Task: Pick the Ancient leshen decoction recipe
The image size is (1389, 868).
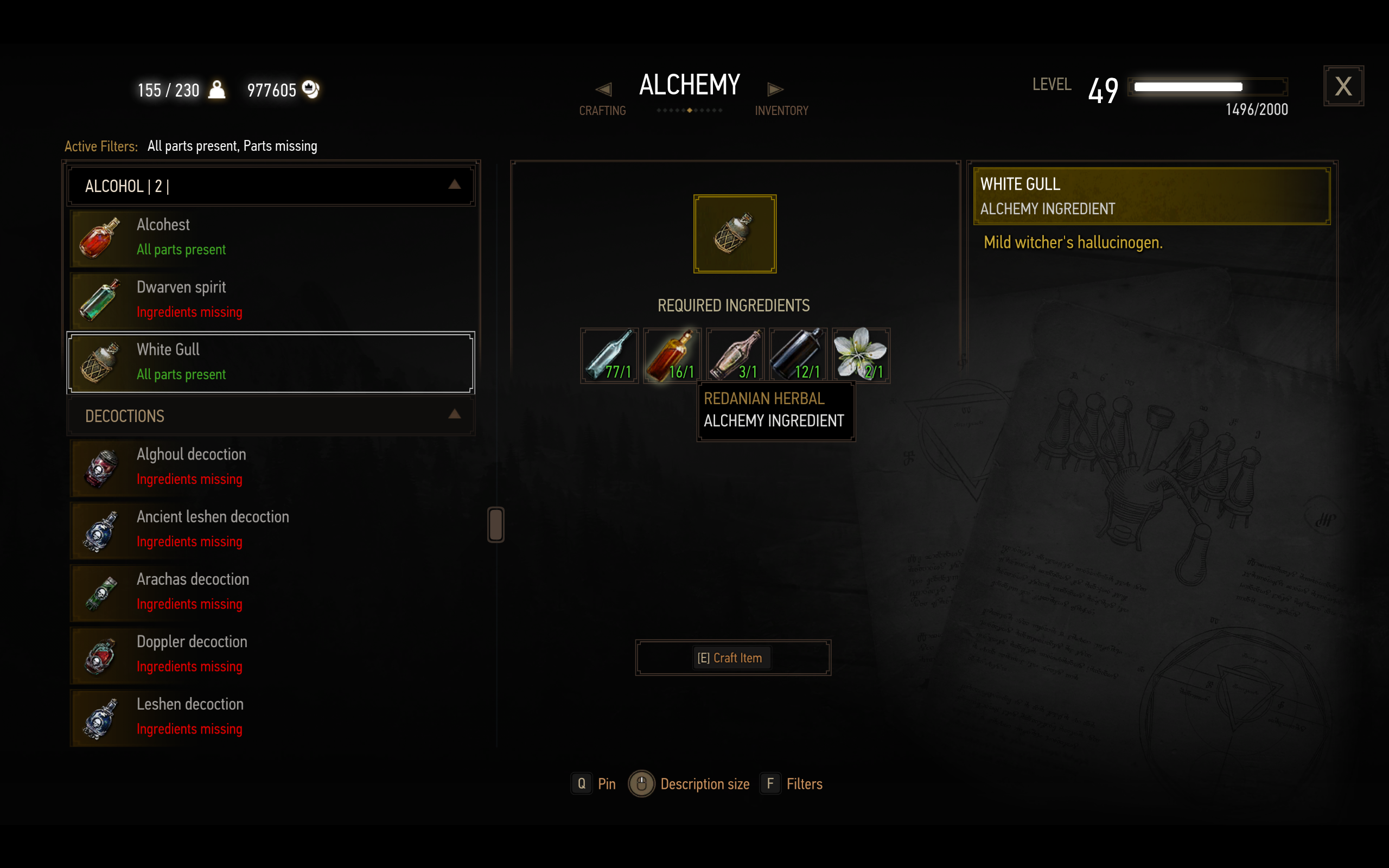Action: tap(270, 529)
